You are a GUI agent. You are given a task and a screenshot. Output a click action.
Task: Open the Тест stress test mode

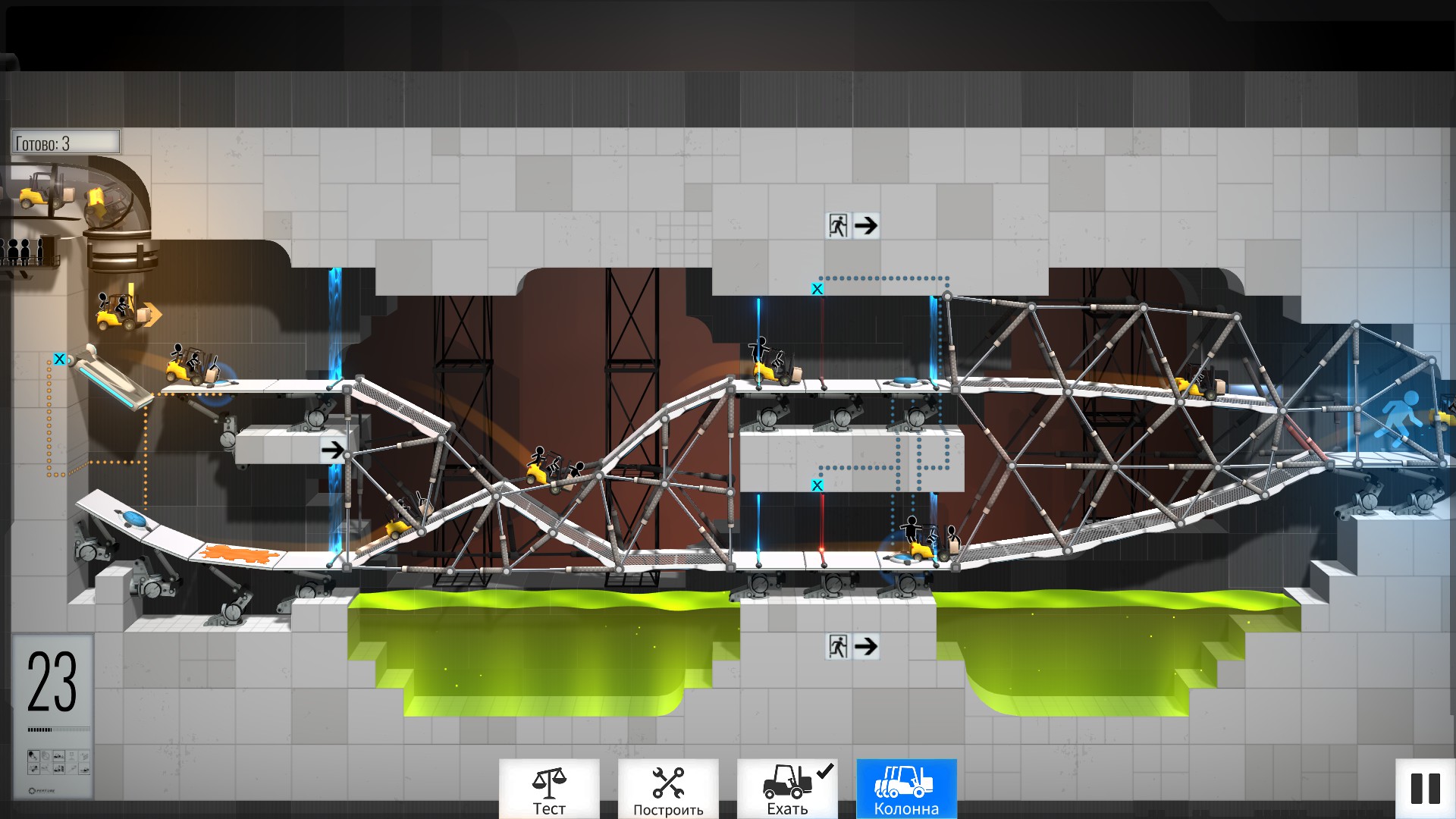click(x=549, y=789)
